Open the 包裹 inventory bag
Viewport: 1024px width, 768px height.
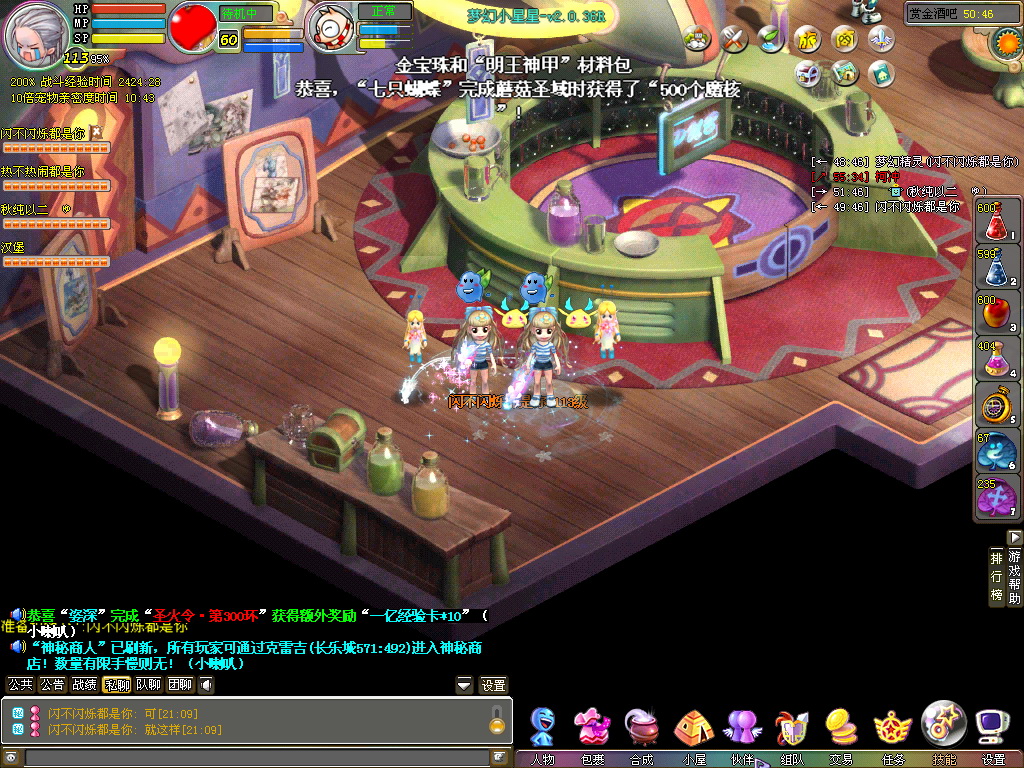click(592, 730)
